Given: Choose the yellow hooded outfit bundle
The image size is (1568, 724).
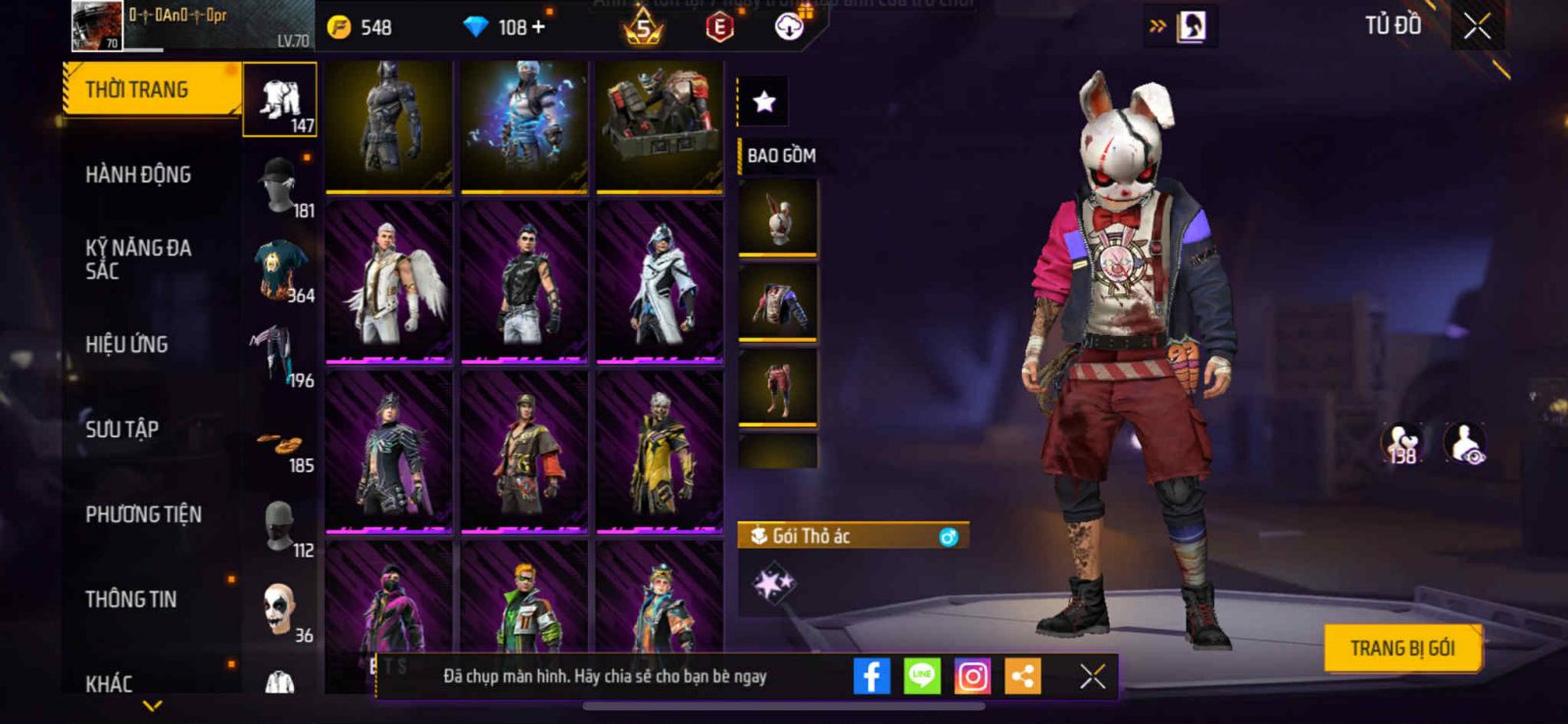Looking at the screenshot, I should tap(660, 453).
